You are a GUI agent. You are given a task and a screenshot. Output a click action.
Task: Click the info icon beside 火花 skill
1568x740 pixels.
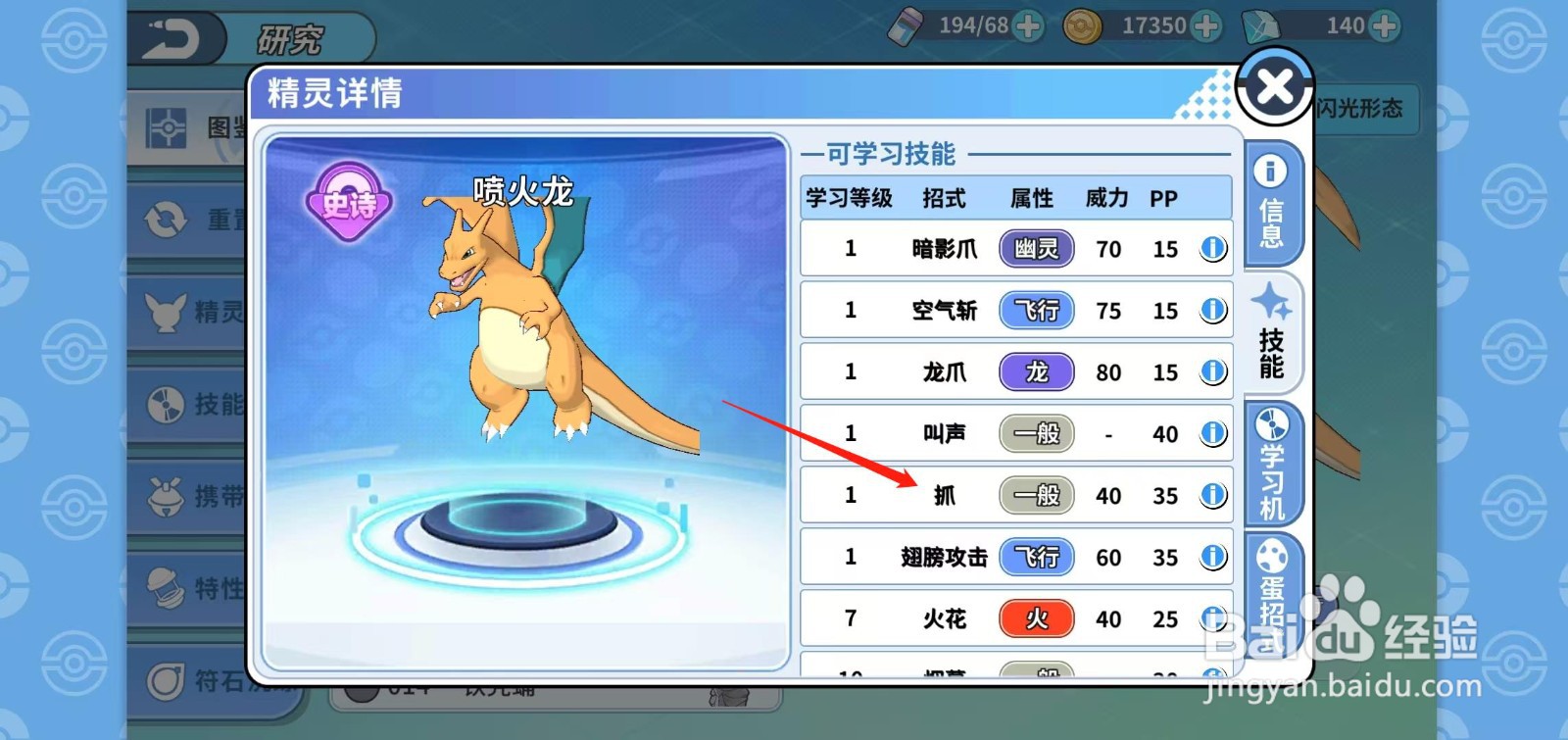[x=1213, y=618]
